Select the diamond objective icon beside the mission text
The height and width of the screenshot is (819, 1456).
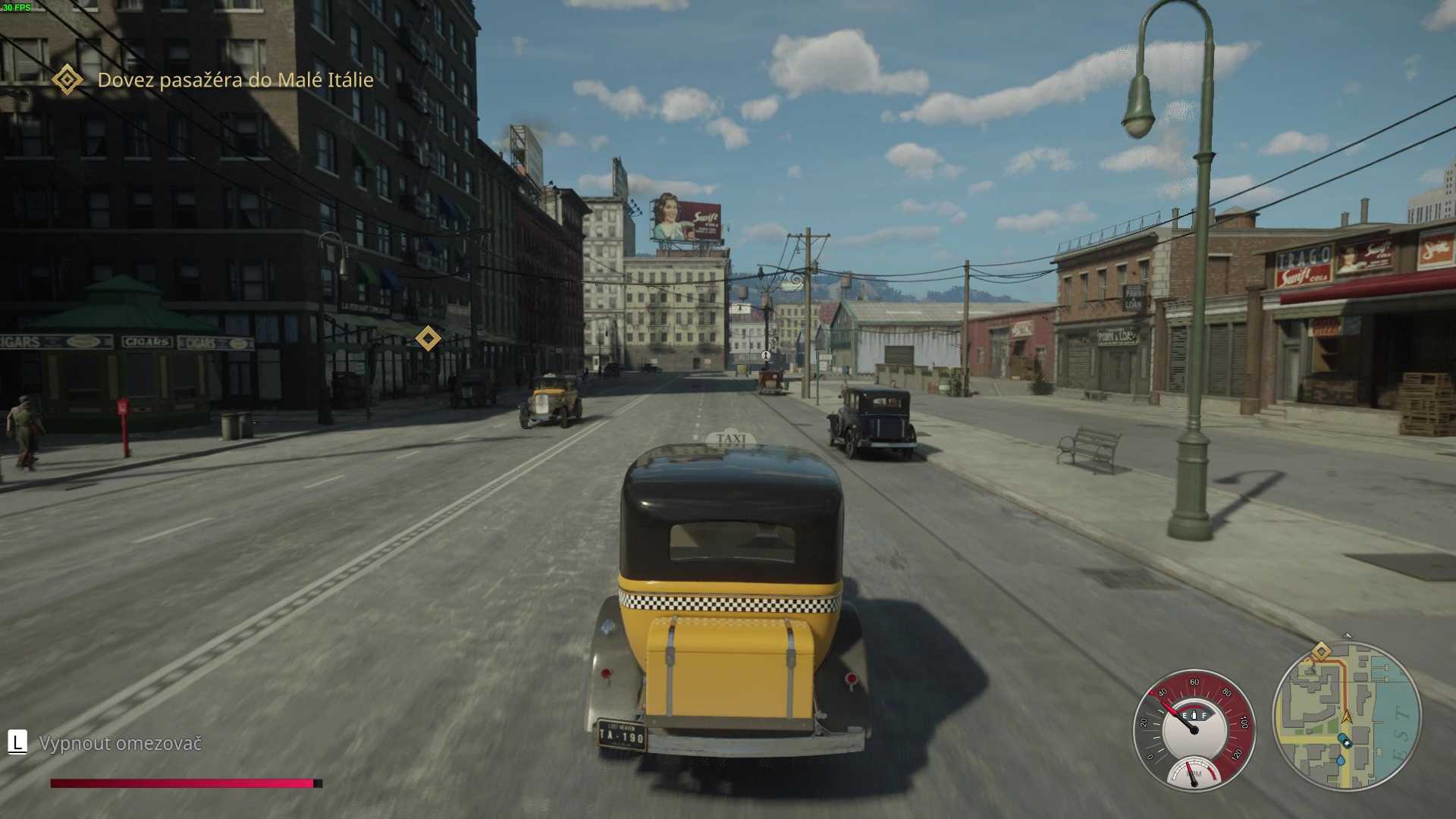click(x=67, y=80)
